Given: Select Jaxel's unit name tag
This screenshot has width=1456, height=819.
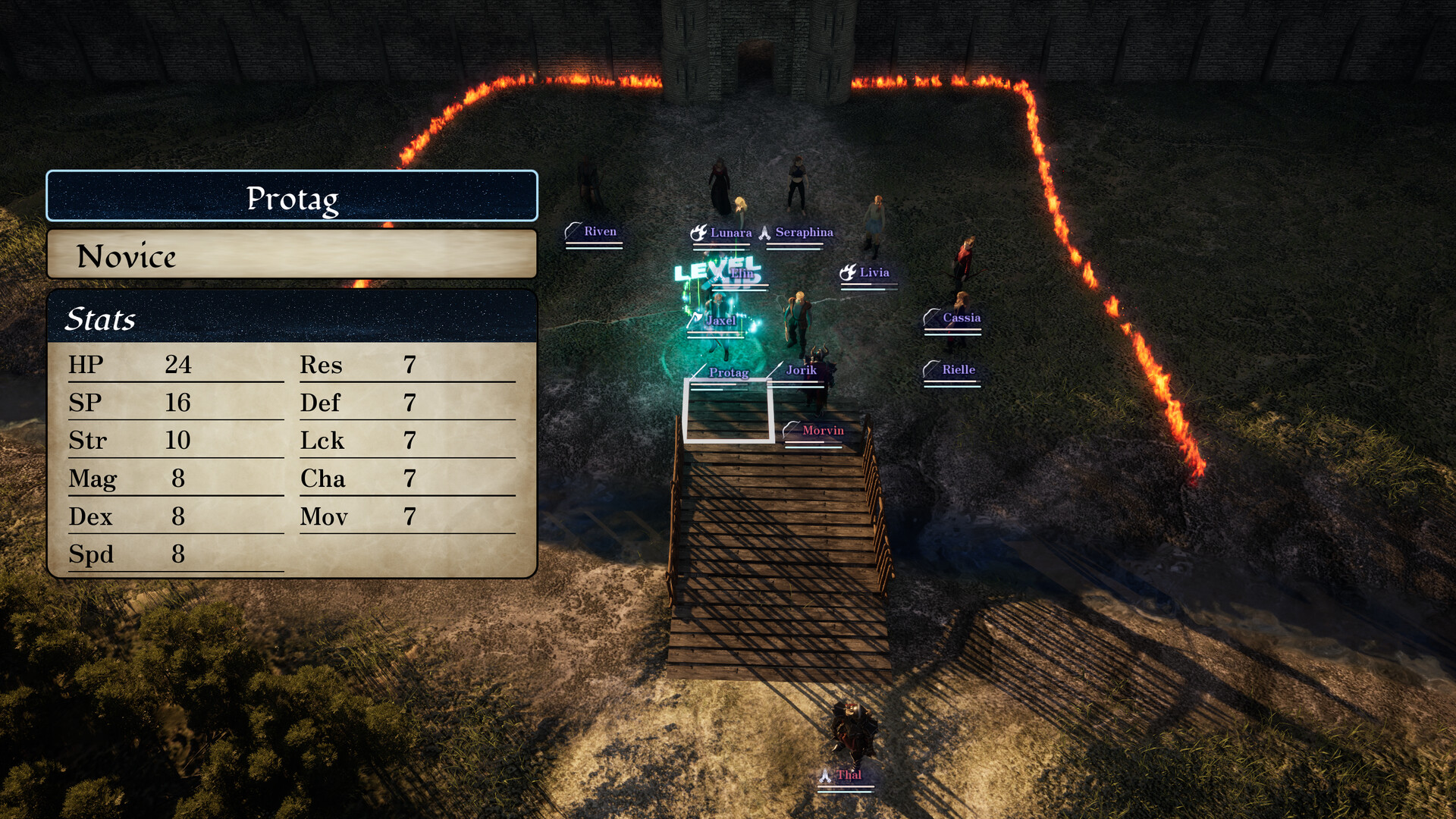Looking at the screenshot, I should coord(720,321).
